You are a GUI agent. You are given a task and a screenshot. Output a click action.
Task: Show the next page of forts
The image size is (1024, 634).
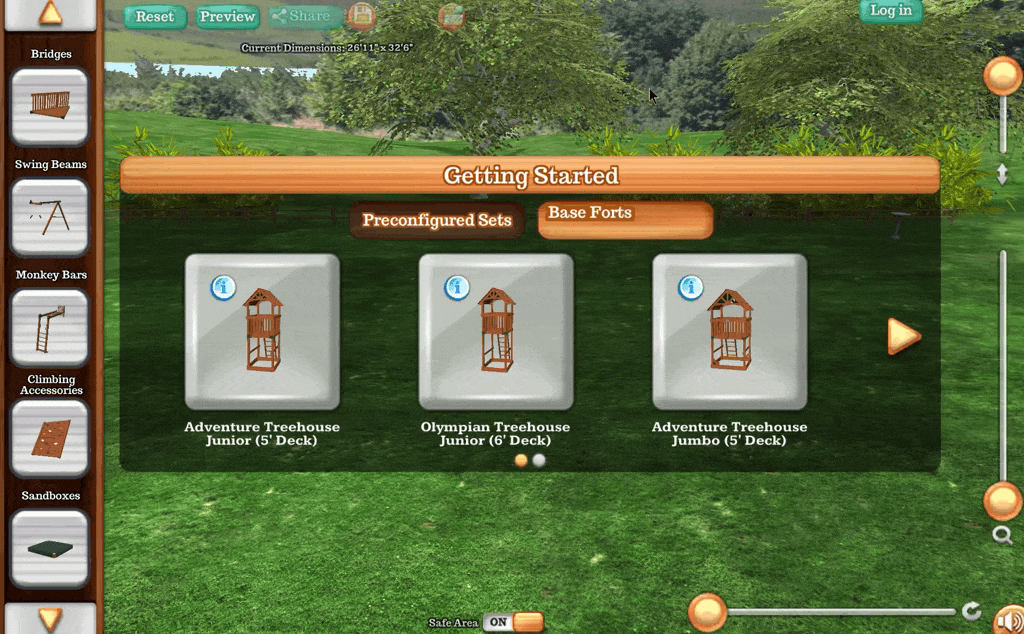903,336
